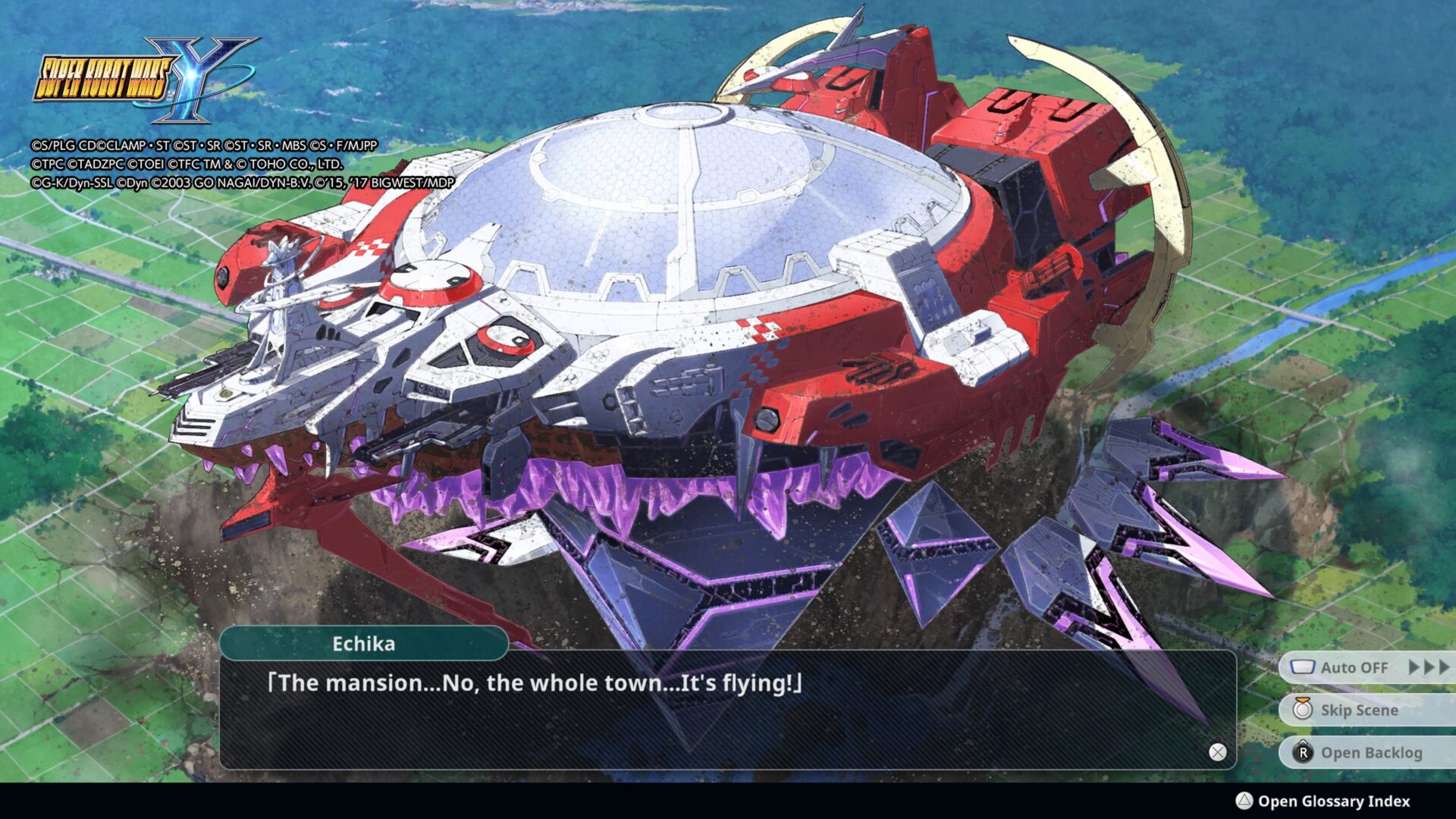This screenshot has height=819, width=1456.
Task: Skip the current scene
Action: coord(1359,710)
